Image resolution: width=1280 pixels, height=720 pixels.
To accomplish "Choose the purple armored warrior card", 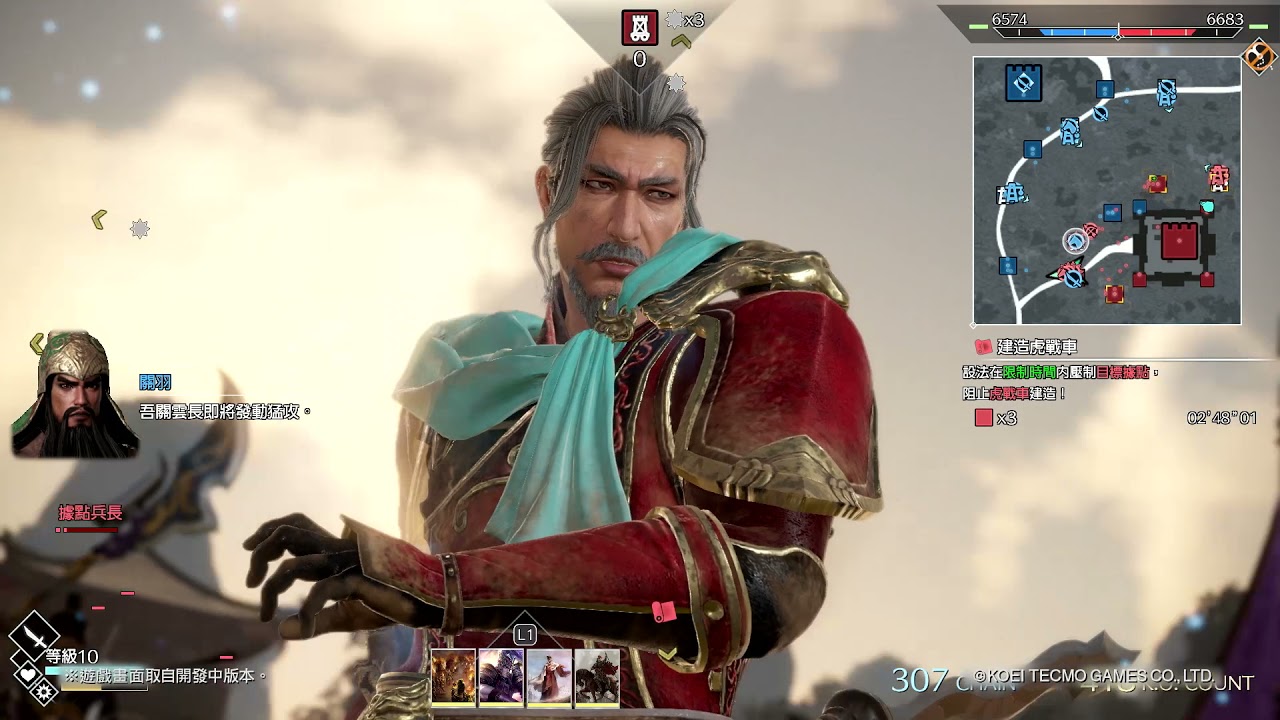I will point(501,677).
